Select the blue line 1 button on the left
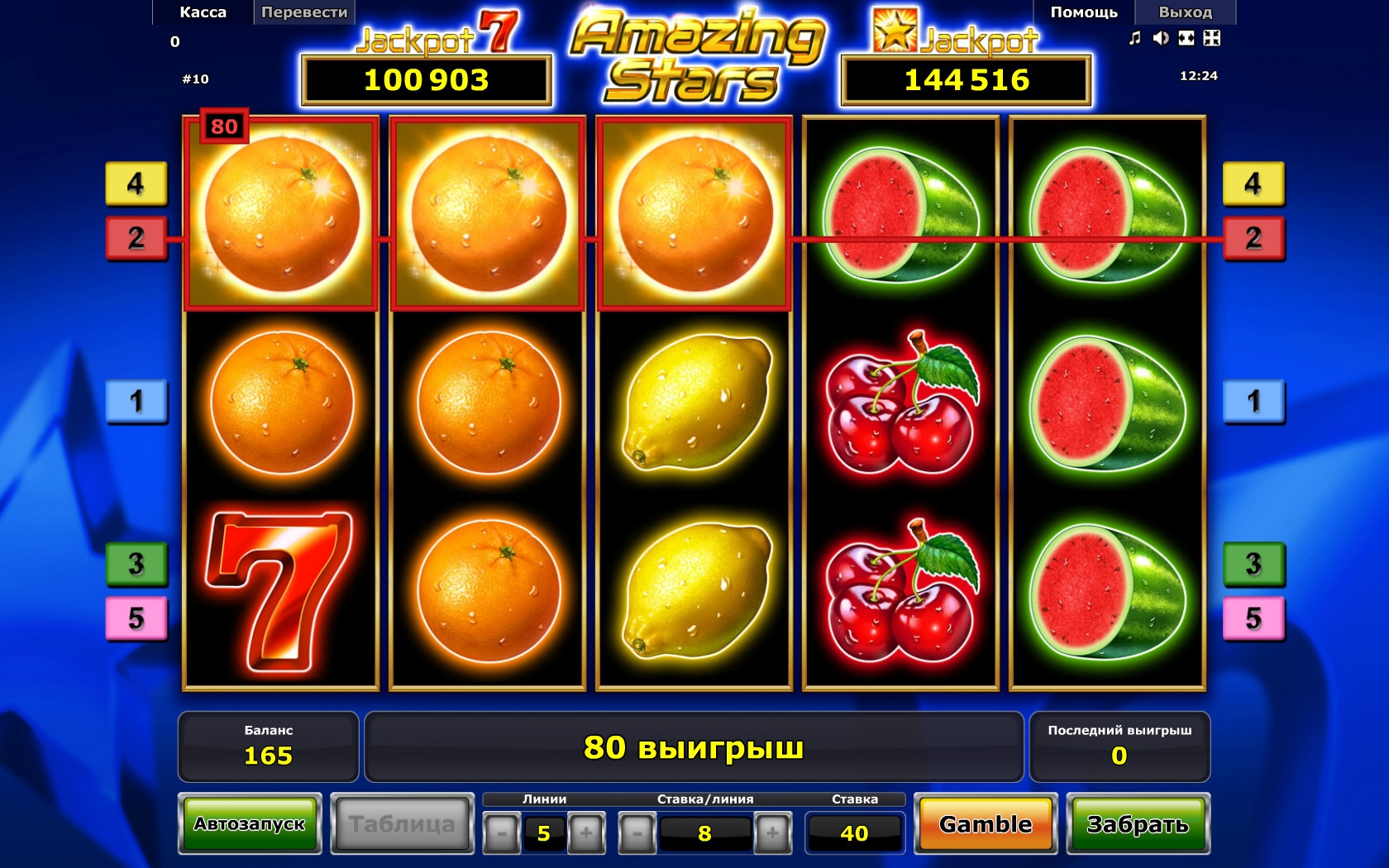 136,402
